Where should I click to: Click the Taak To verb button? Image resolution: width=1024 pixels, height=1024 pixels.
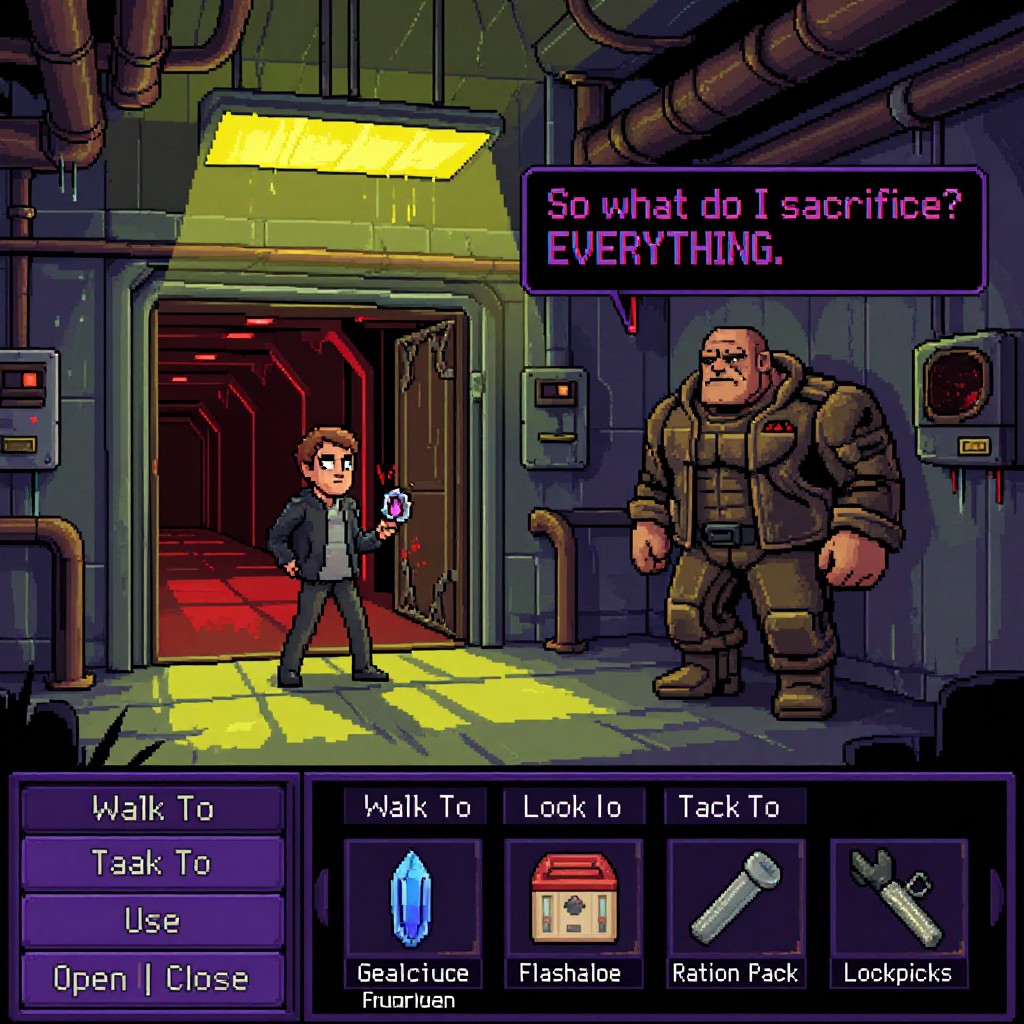click(x=152, y=863)
